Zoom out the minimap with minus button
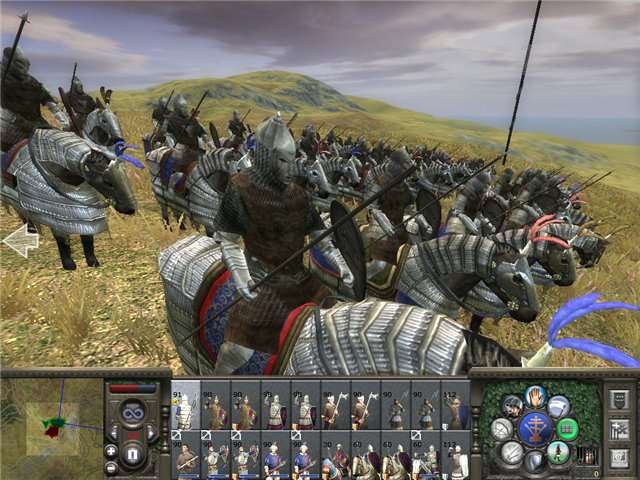640x480 pixels. (111, 466)
